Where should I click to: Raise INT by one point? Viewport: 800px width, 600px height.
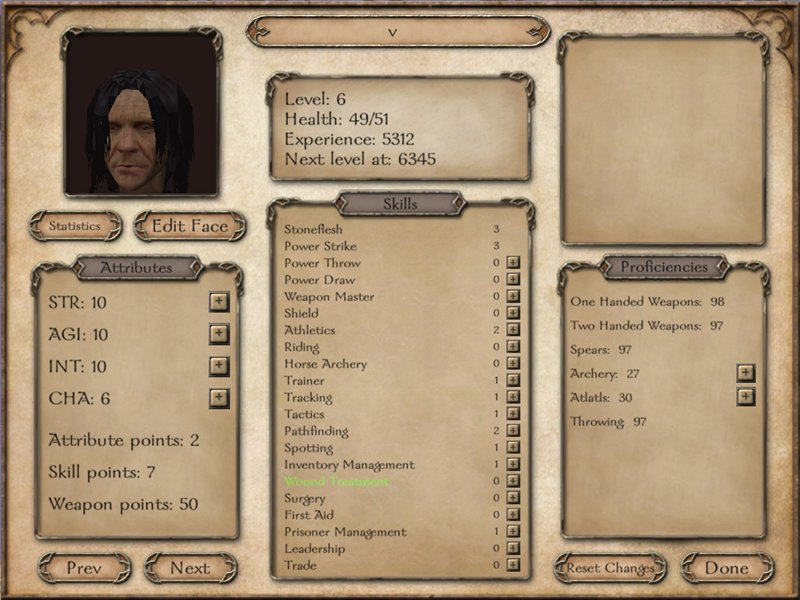click(219, 366)
